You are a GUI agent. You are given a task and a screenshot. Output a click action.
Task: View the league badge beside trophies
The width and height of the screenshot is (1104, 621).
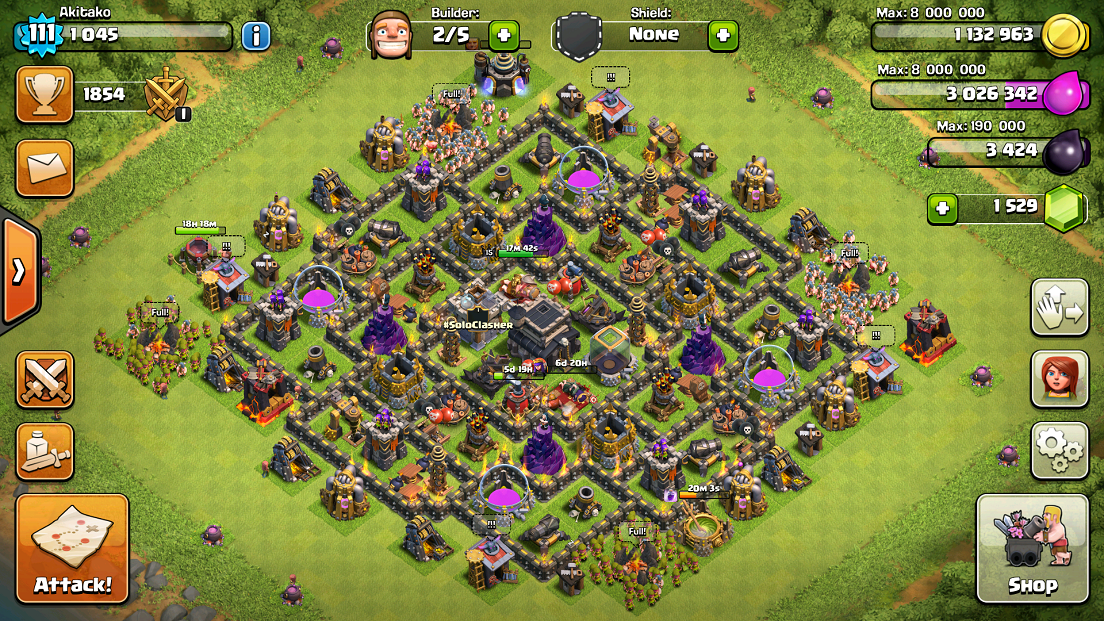click(x=165, y=95)
